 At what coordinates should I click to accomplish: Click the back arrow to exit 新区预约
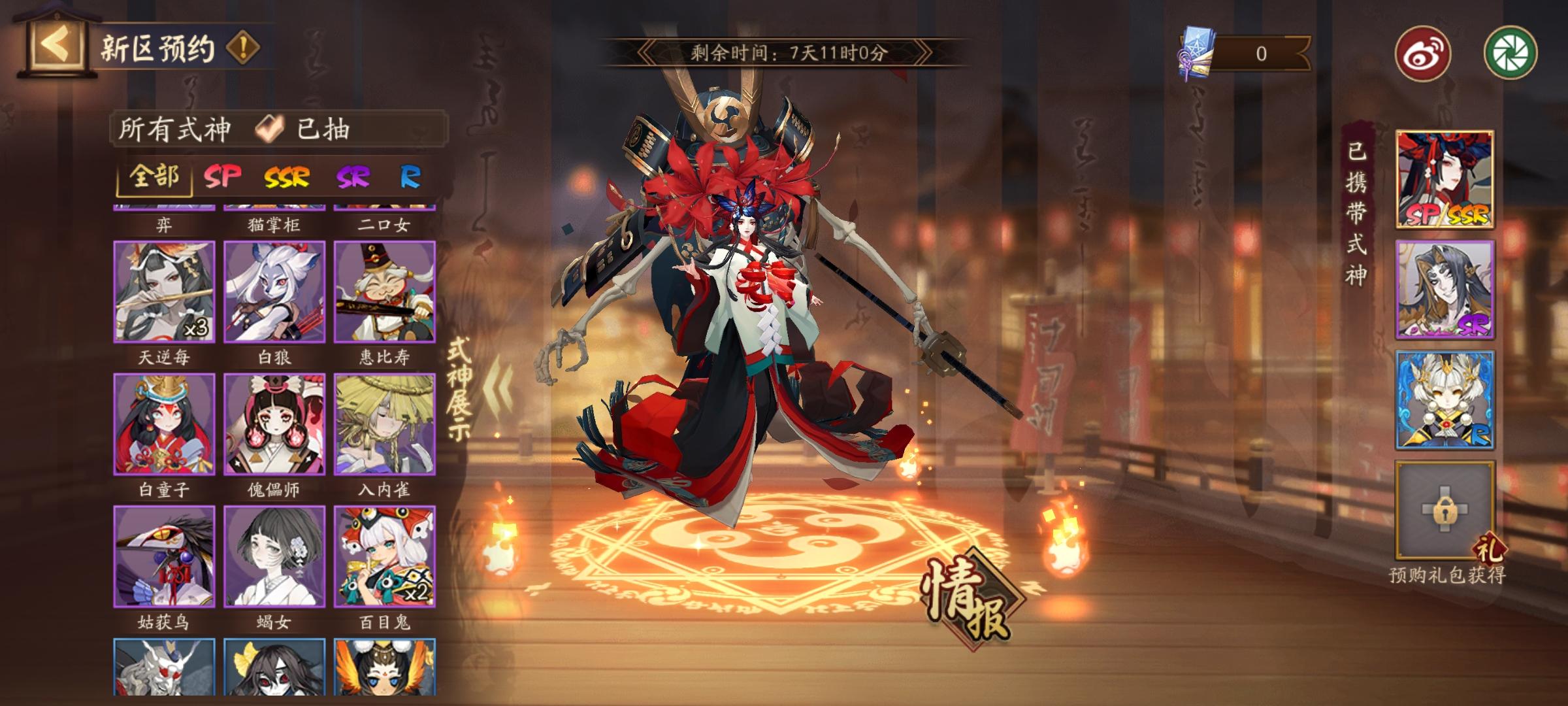[x=55, y=44]
